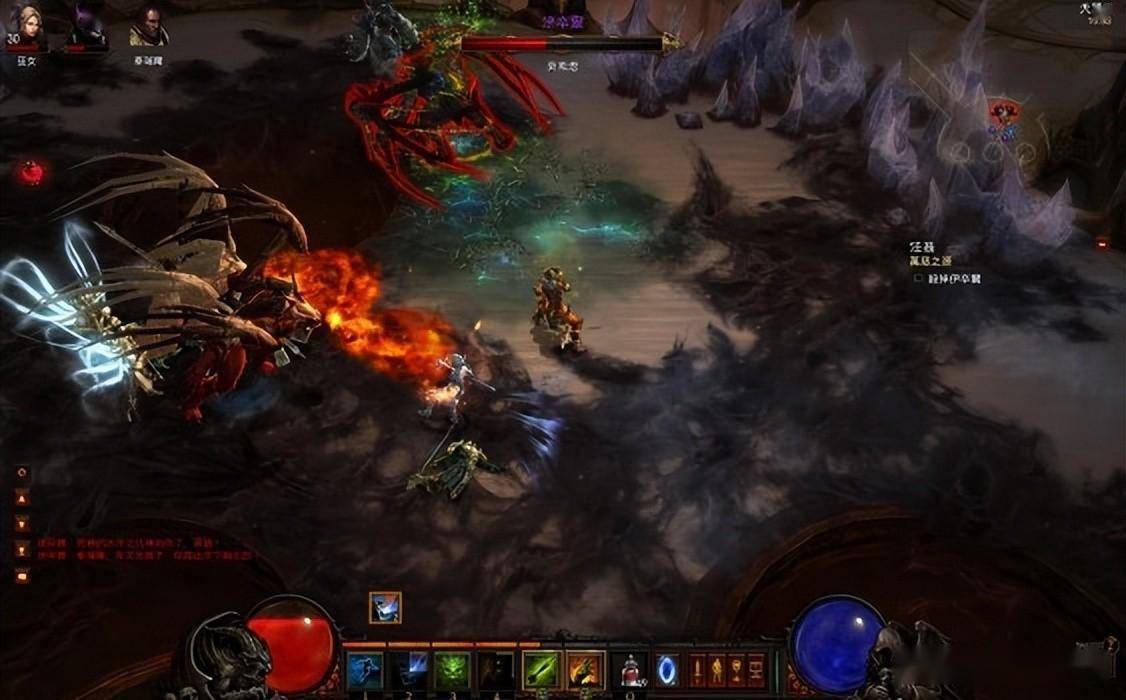Screen dimensions: 1126x700
Task: Open the blue town portal
Action: click(667, 669)
